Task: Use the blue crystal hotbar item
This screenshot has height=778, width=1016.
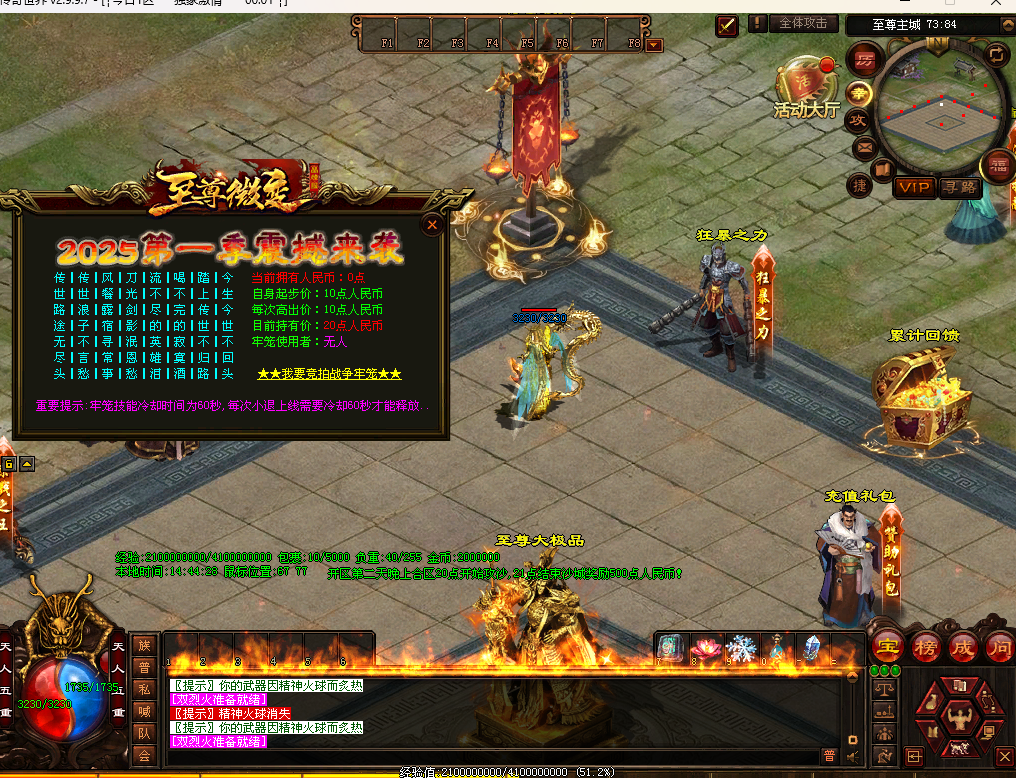Action: (x=812, y=648)
